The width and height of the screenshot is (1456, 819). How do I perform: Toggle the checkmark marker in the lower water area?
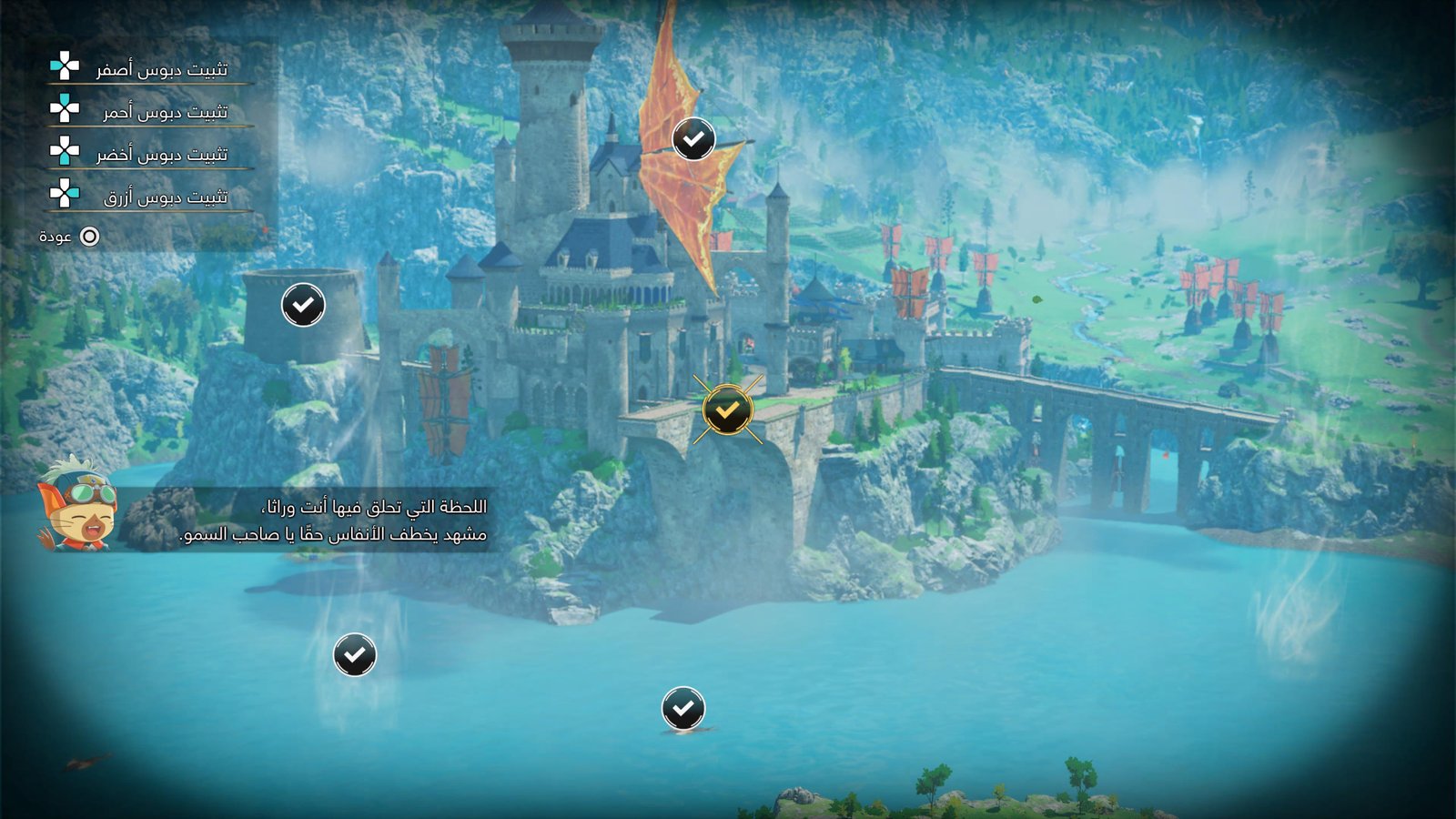(x=684, y=706)
